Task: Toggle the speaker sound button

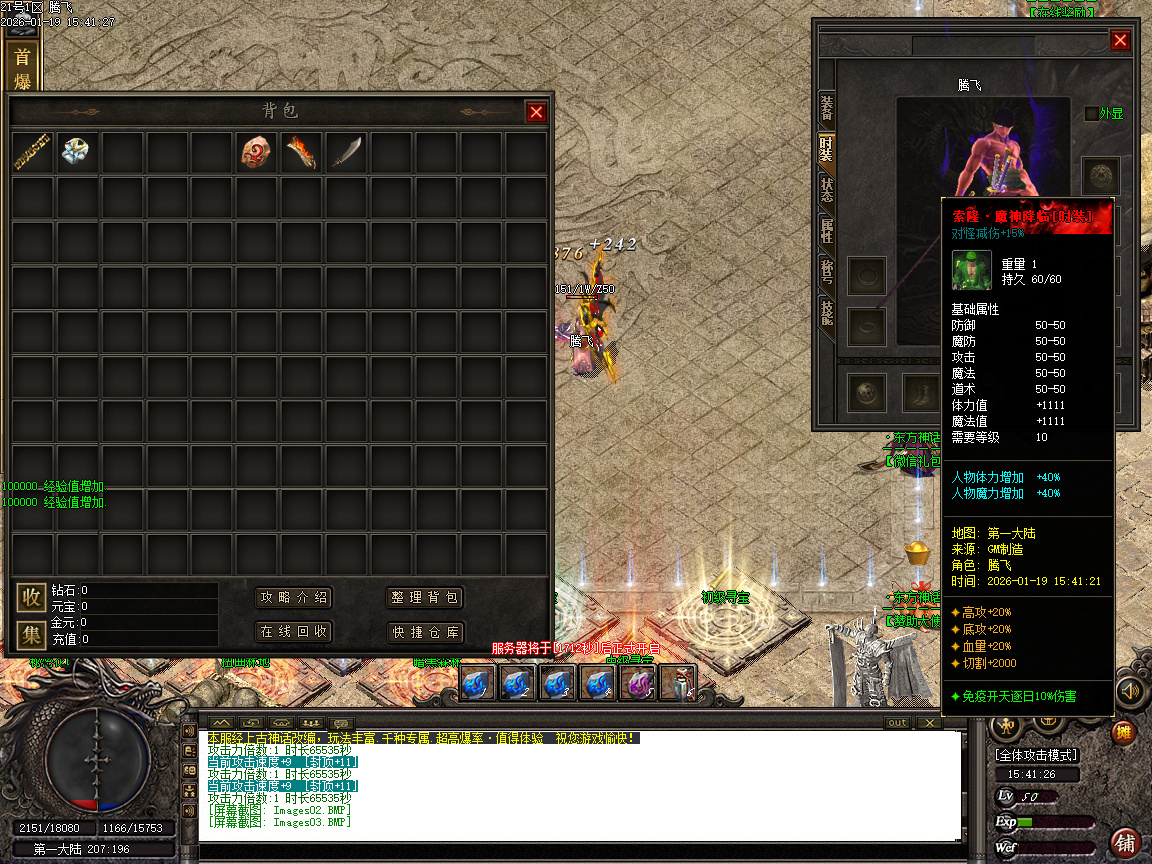Action: (x=1130, y=691)
